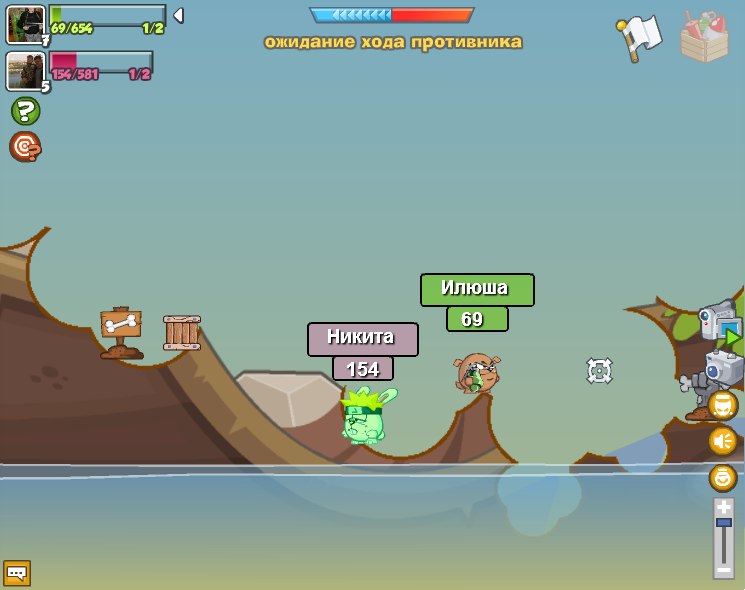745x590 pixels.
Task: Raise the white surrender flag
Action: coord(640,38)
